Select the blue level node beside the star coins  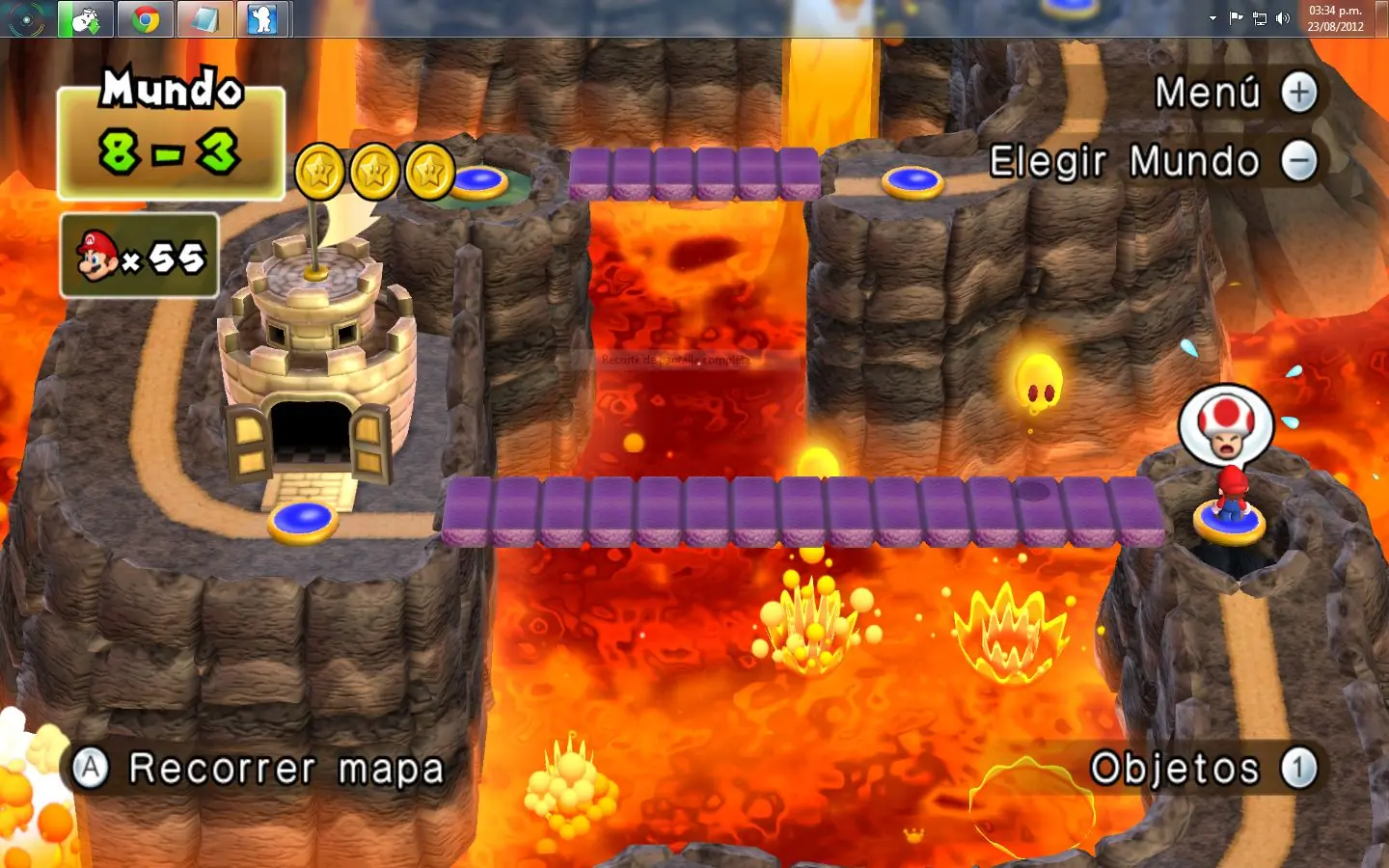click(x=479, y=180)
